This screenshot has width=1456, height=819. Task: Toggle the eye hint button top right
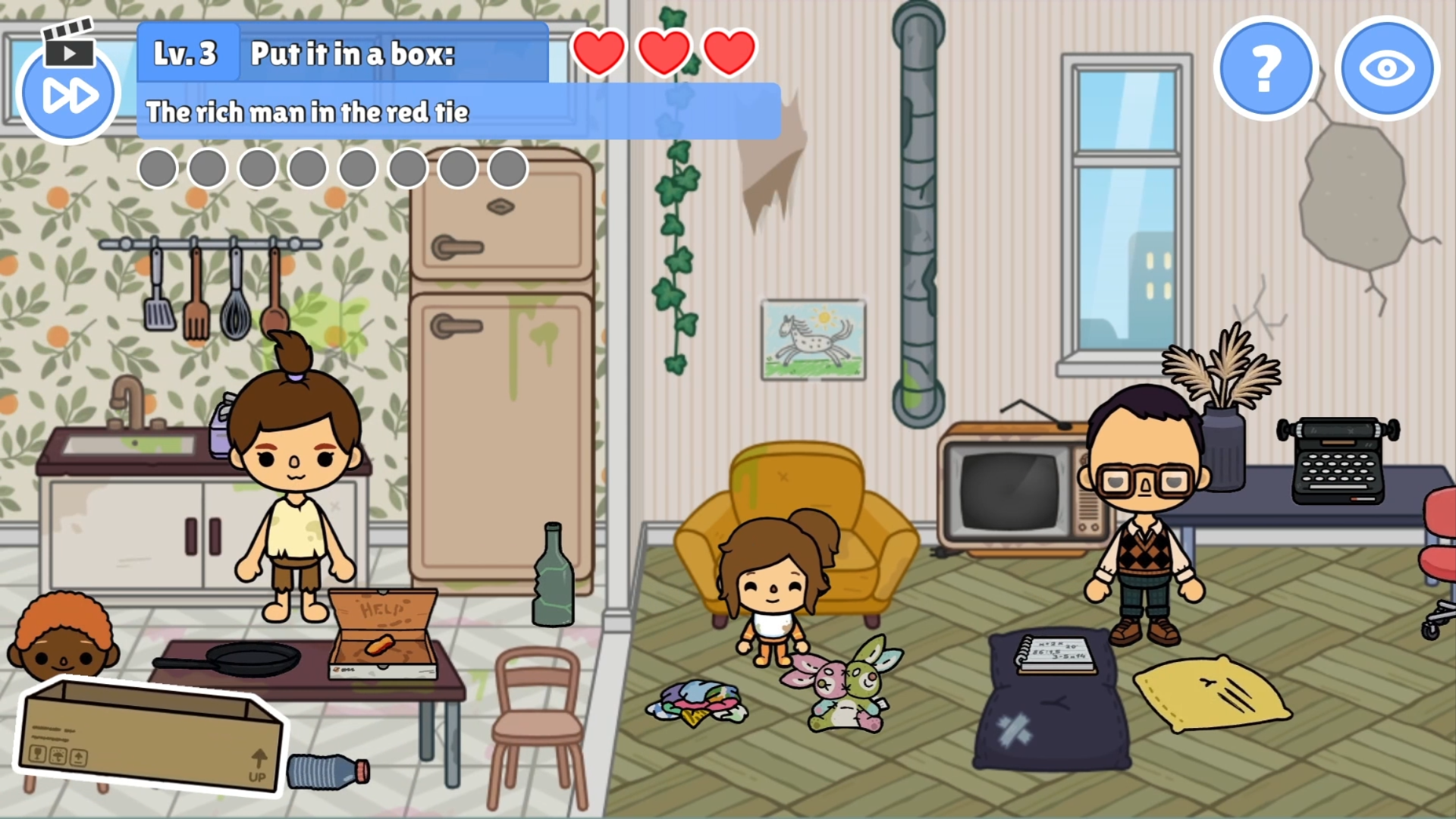point(1387,68)
